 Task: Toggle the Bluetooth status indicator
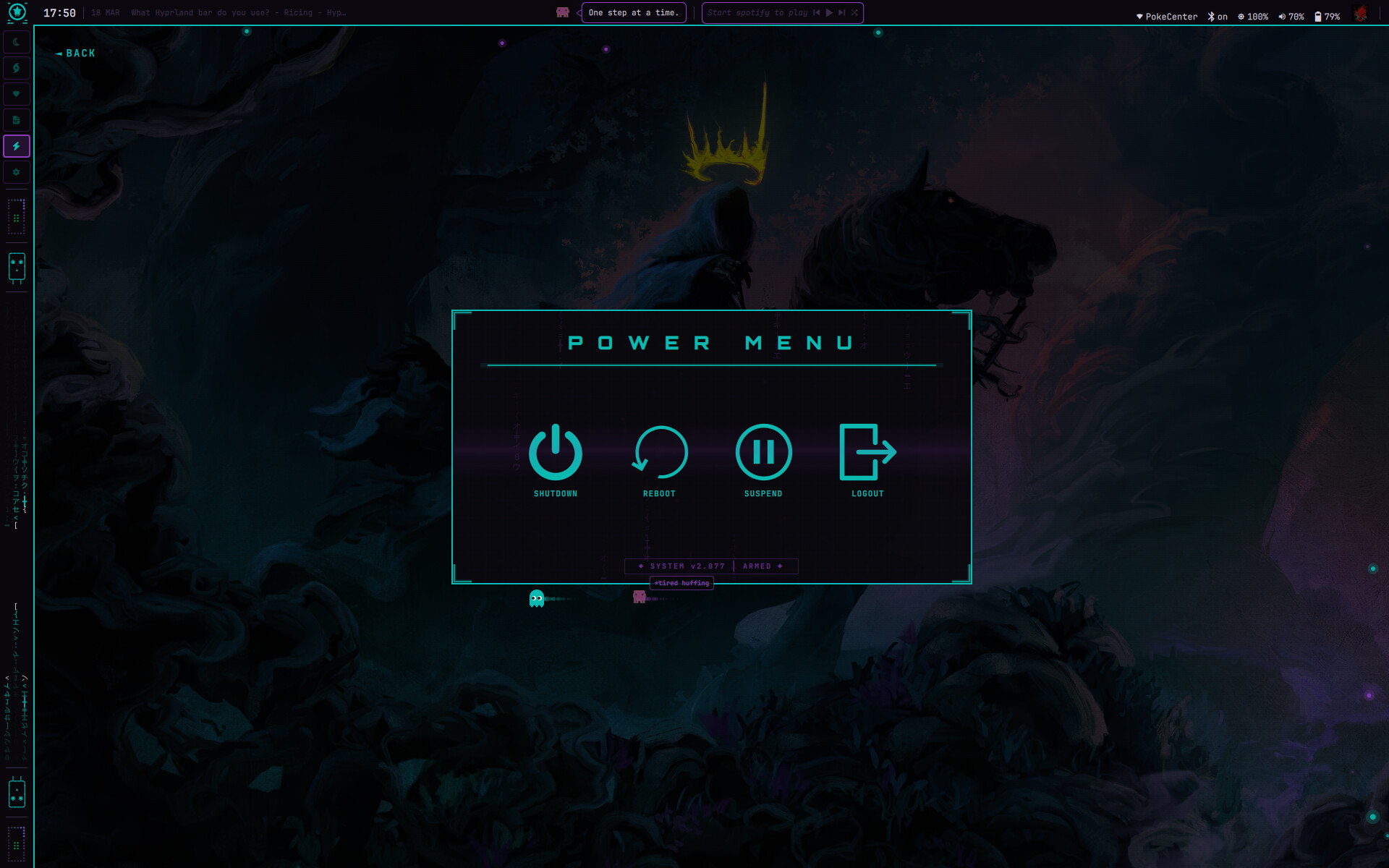click(1217, 17)
